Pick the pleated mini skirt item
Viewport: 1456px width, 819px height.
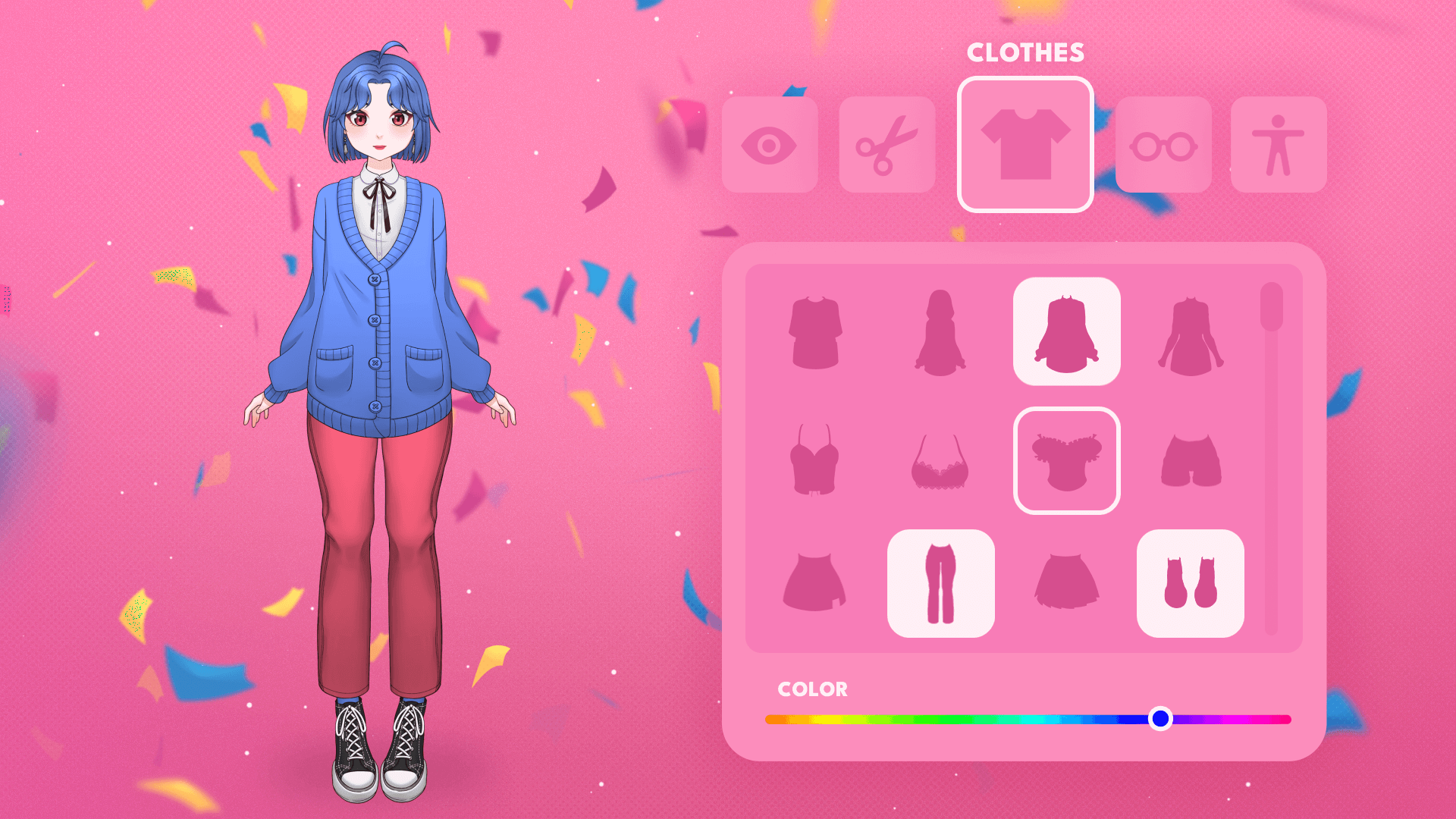click(x=1066, y=582)
